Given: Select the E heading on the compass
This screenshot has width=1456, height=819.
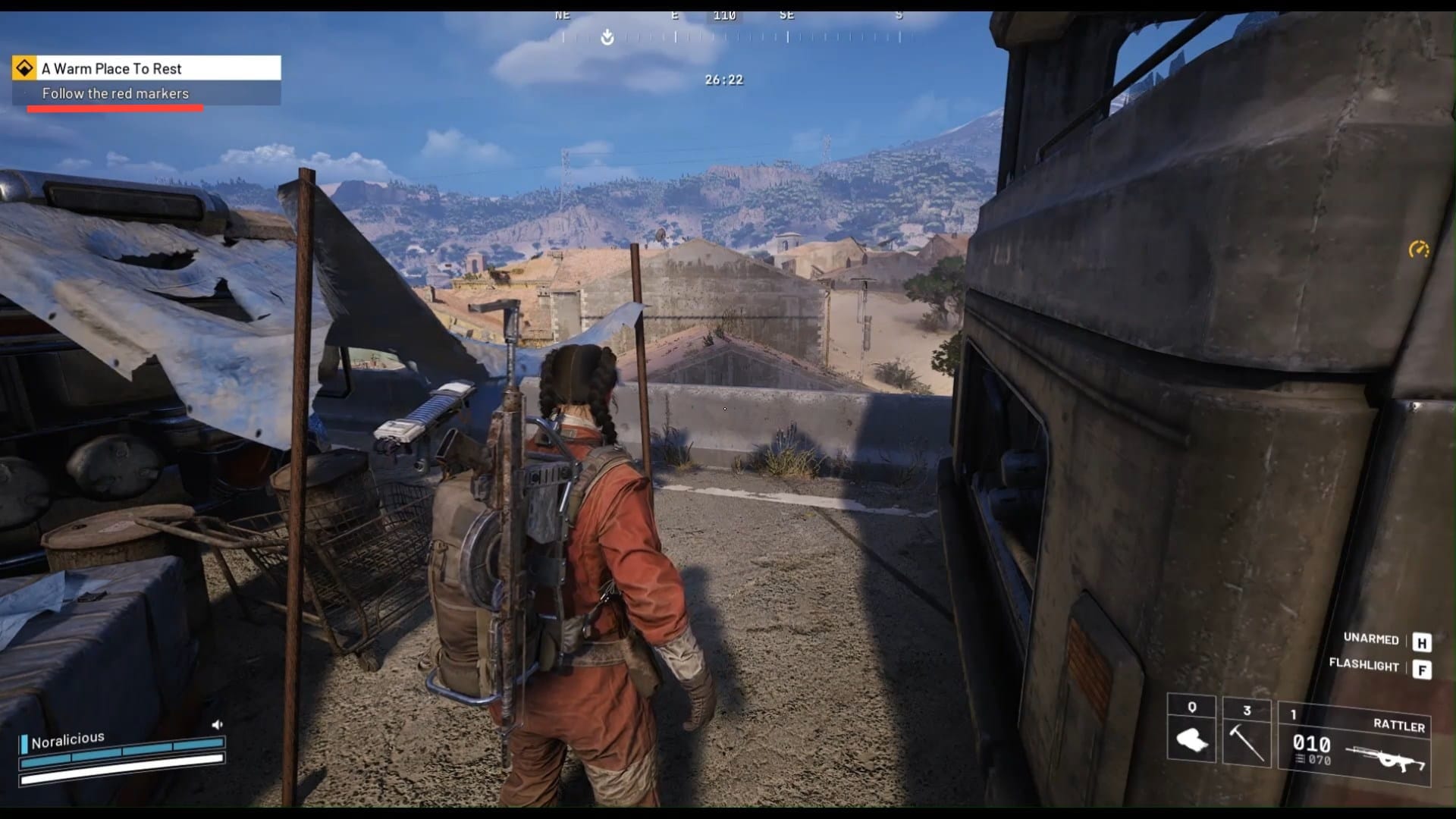Looking at the screenshot, I should tap(674, 14).
